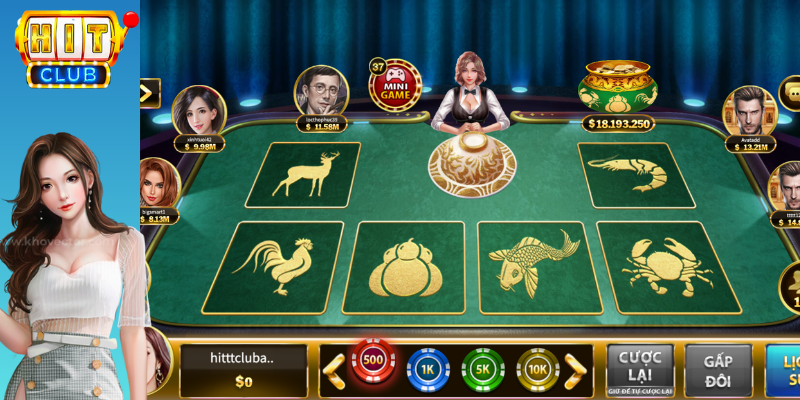
Task: Click the Cược Lại rebet button
Action: [640, 369]
